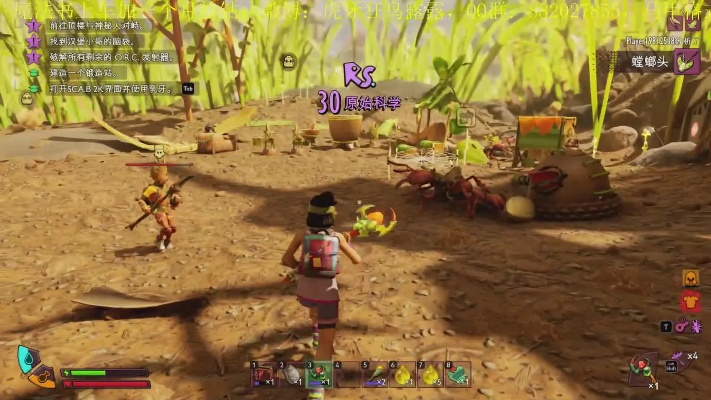
Task: Select the green leaf item in slot 8
Action: pos(458,374)
